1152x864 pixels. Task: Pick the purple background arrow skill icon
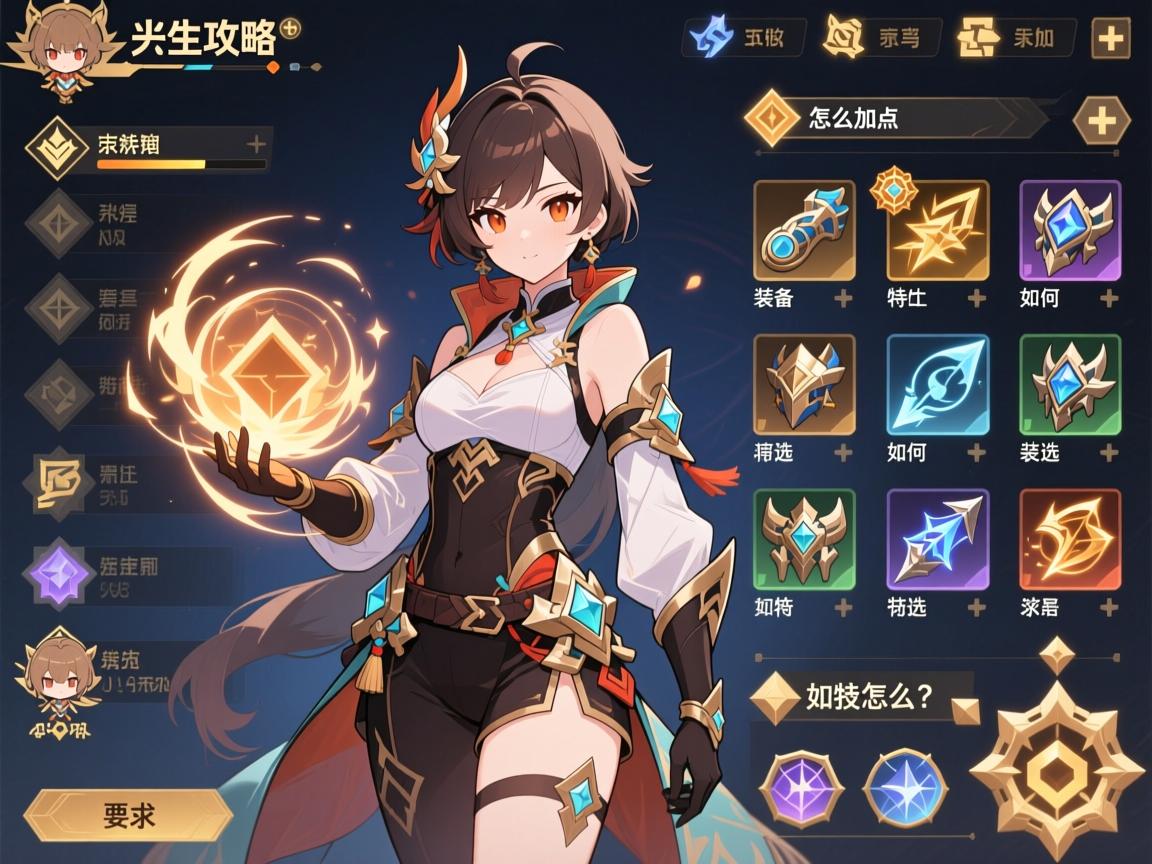click(x=938, y=539)
